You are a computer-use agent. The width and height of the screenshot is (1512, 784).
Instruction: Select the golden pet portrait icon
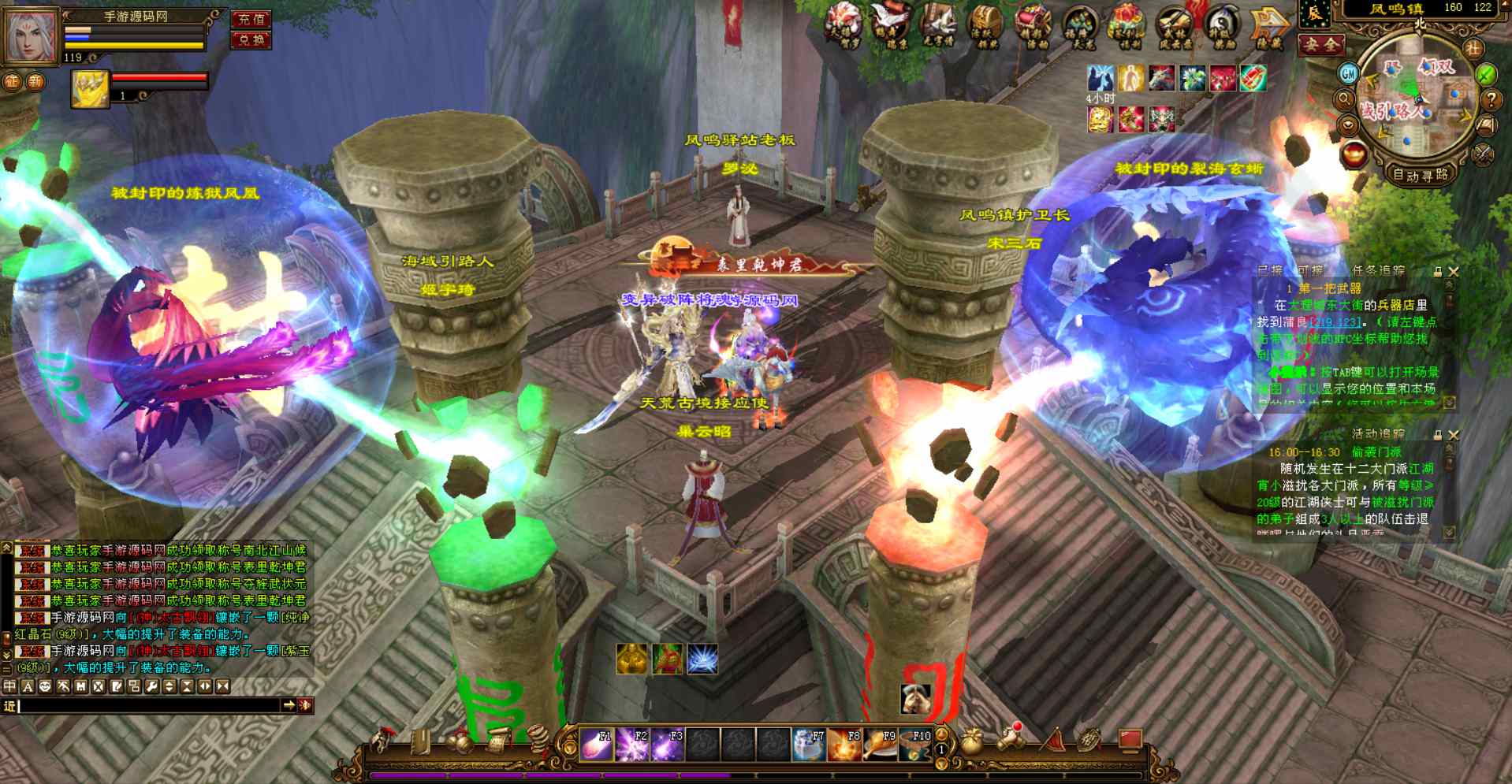pos(90,88)
